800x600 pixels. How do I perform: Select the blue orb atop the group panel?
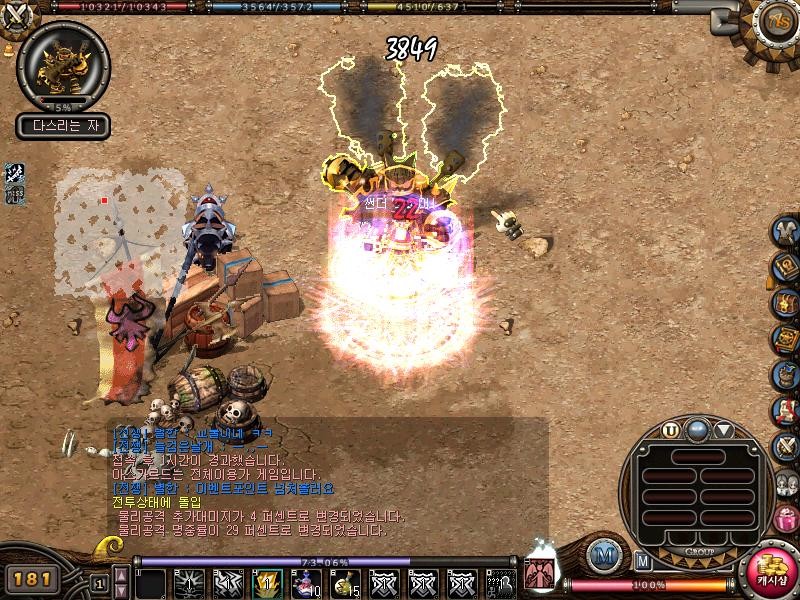697,430
